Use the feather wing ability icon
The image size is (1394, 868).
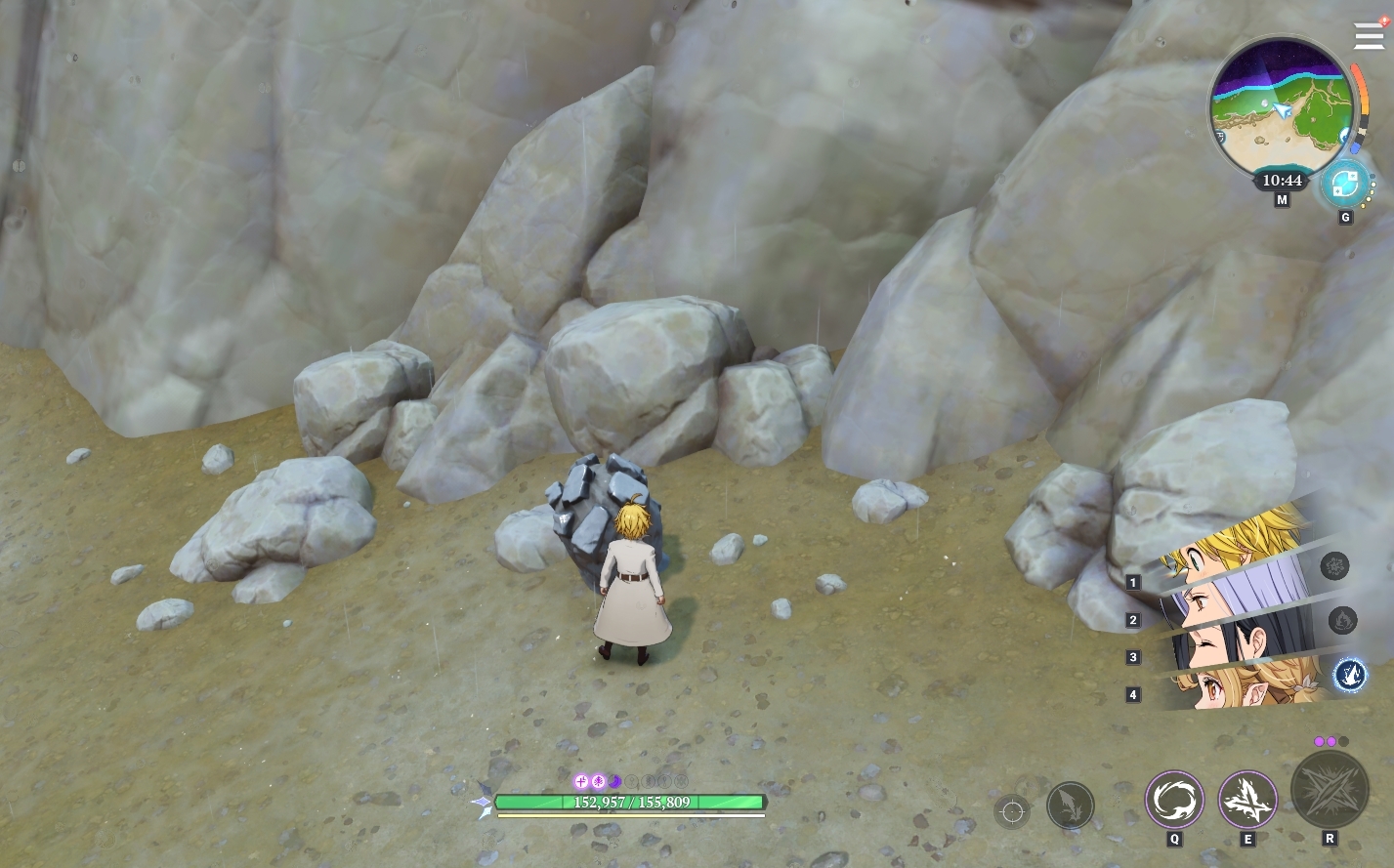tap(1070, 806)
